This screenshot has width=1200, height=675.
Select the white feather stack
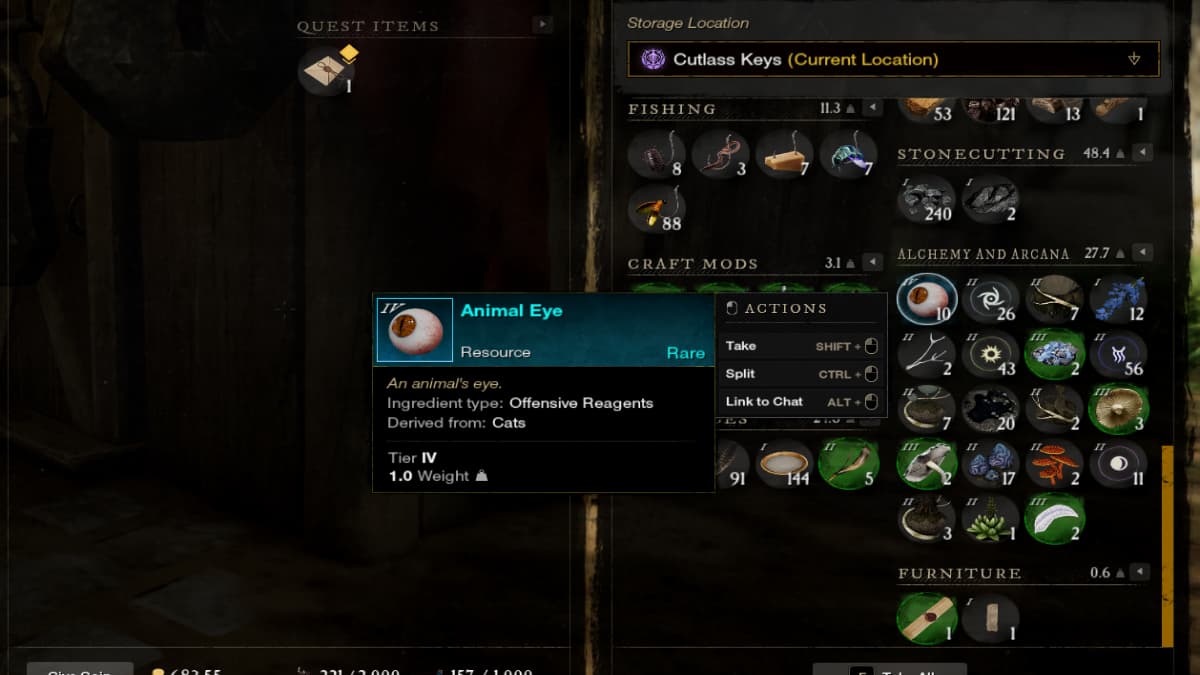tap(1054, 519)
